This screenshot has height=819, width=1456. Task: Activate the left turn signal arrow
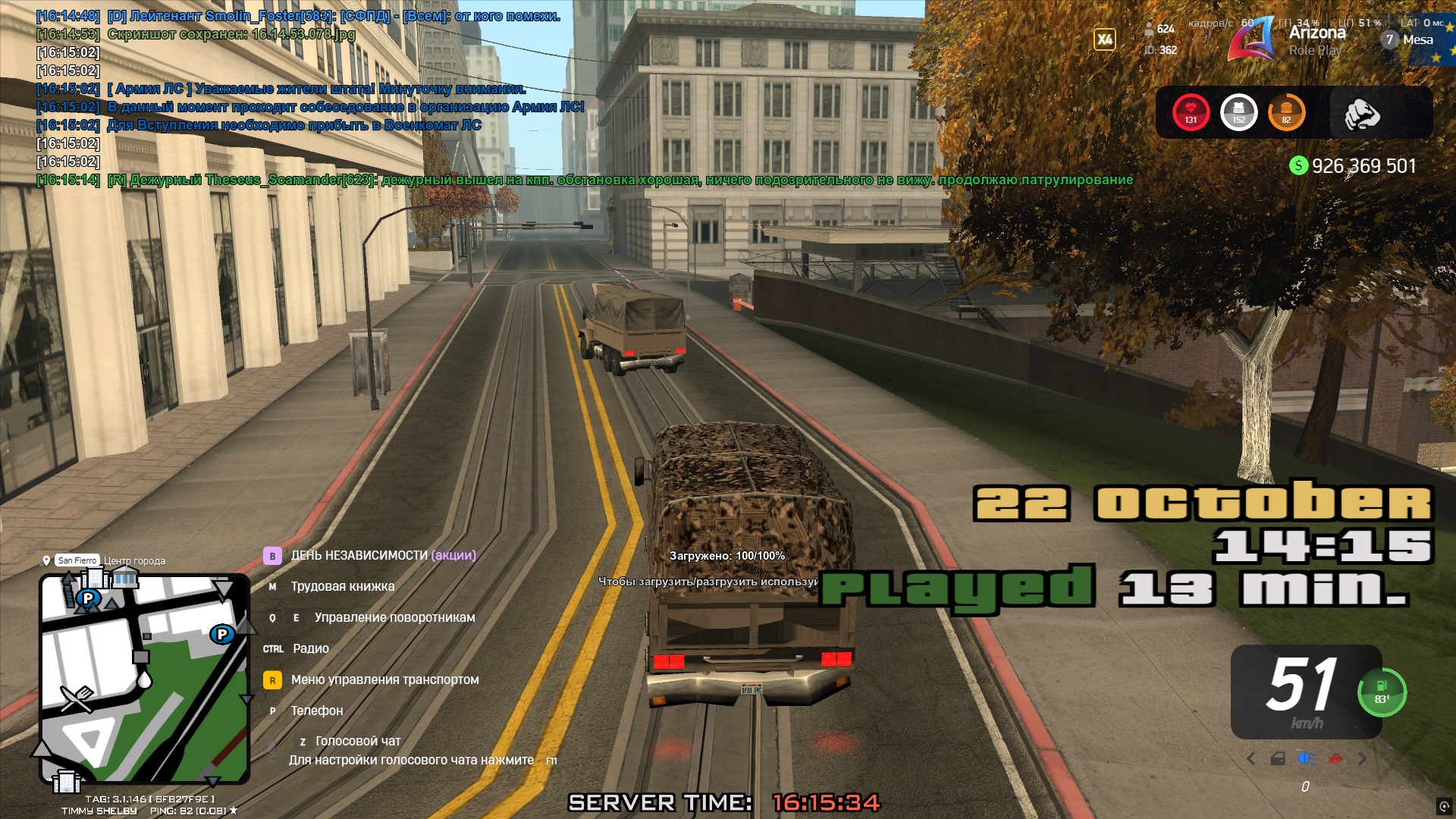click(1251, 758)
